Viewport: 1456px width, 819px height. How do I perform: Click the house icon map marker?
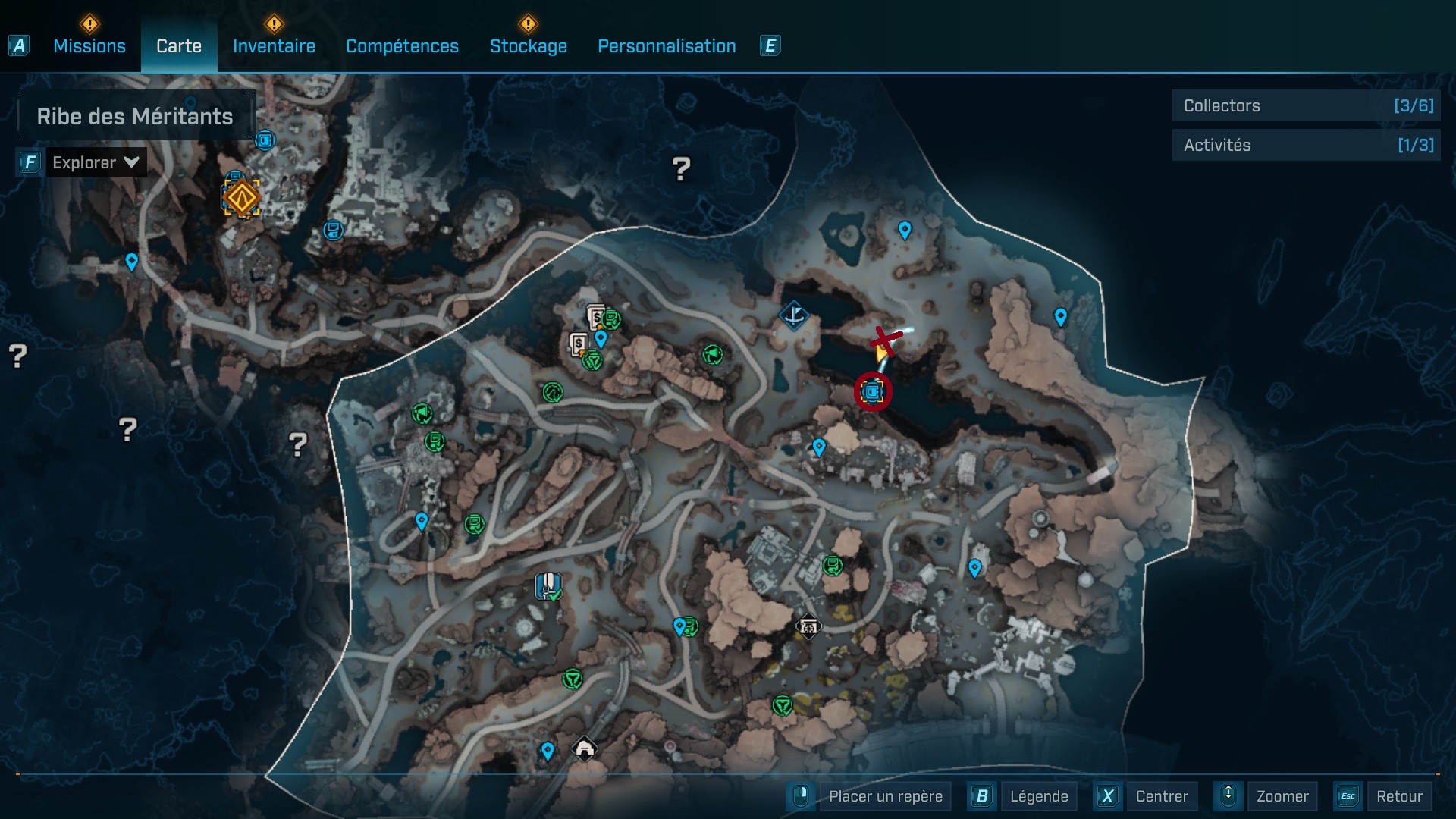(584, 749)
